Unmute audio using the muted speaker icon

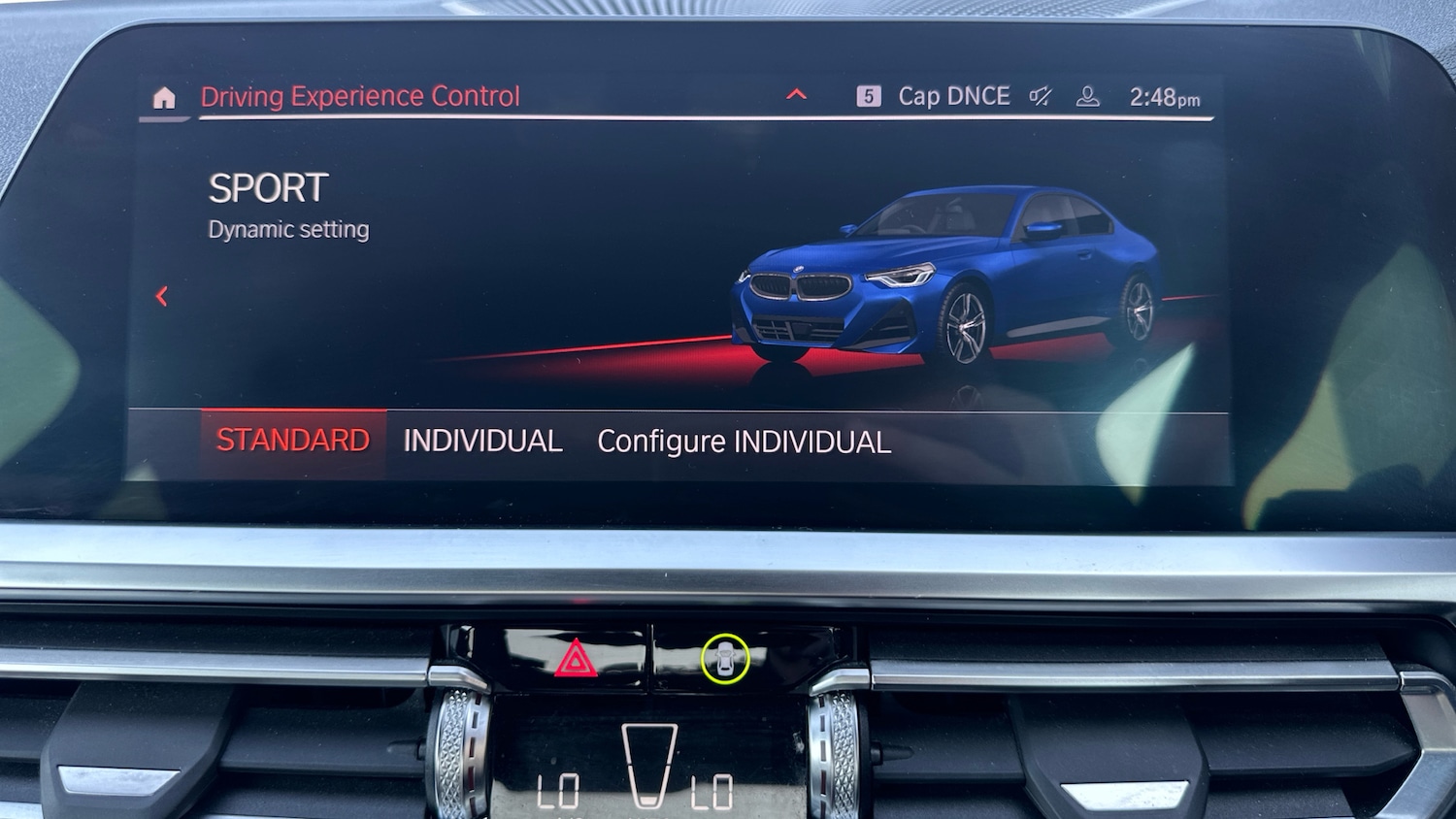[1039, 95]
